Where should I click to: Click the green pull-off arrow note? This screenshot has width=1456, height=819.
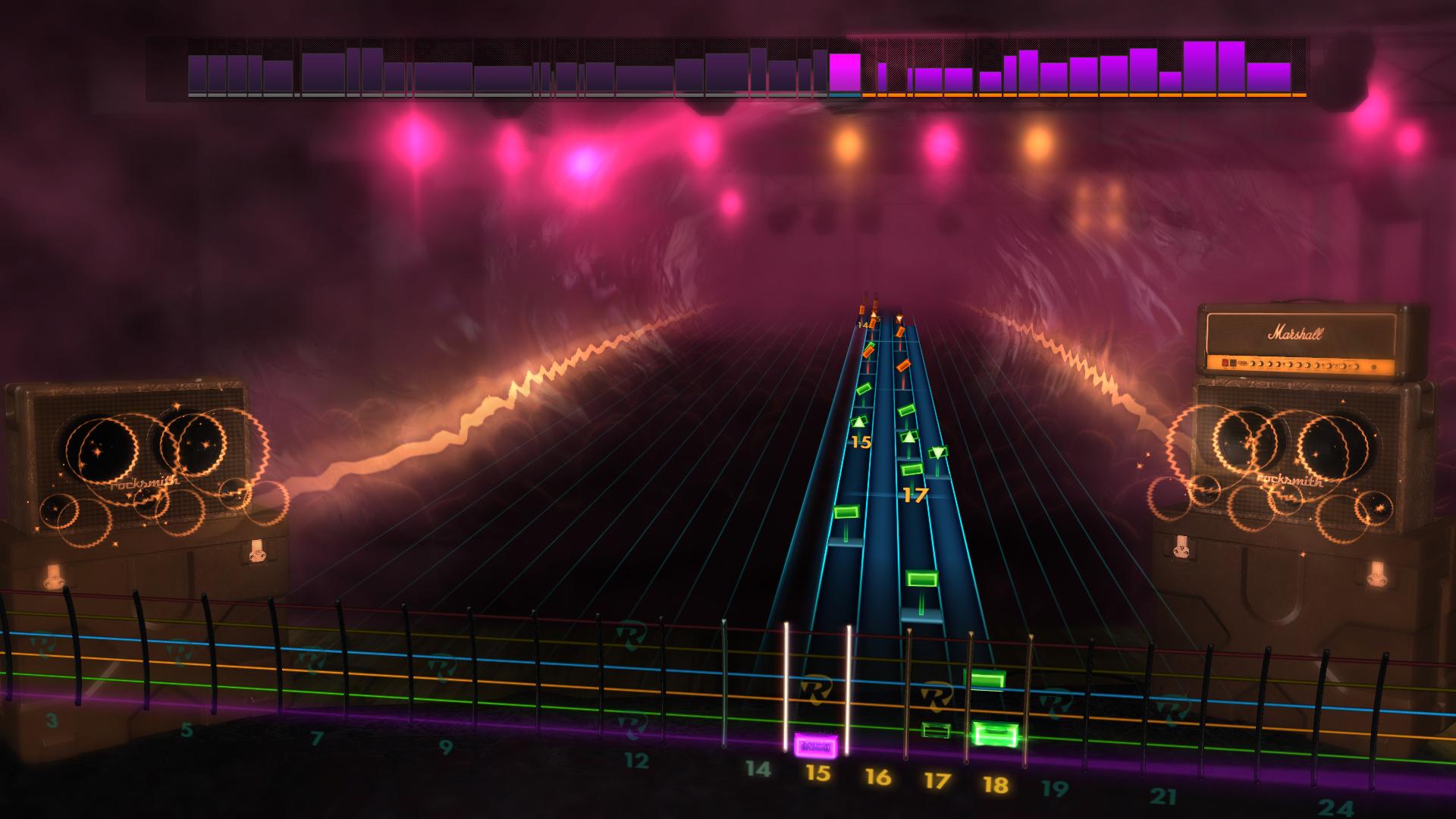point(938,453)
